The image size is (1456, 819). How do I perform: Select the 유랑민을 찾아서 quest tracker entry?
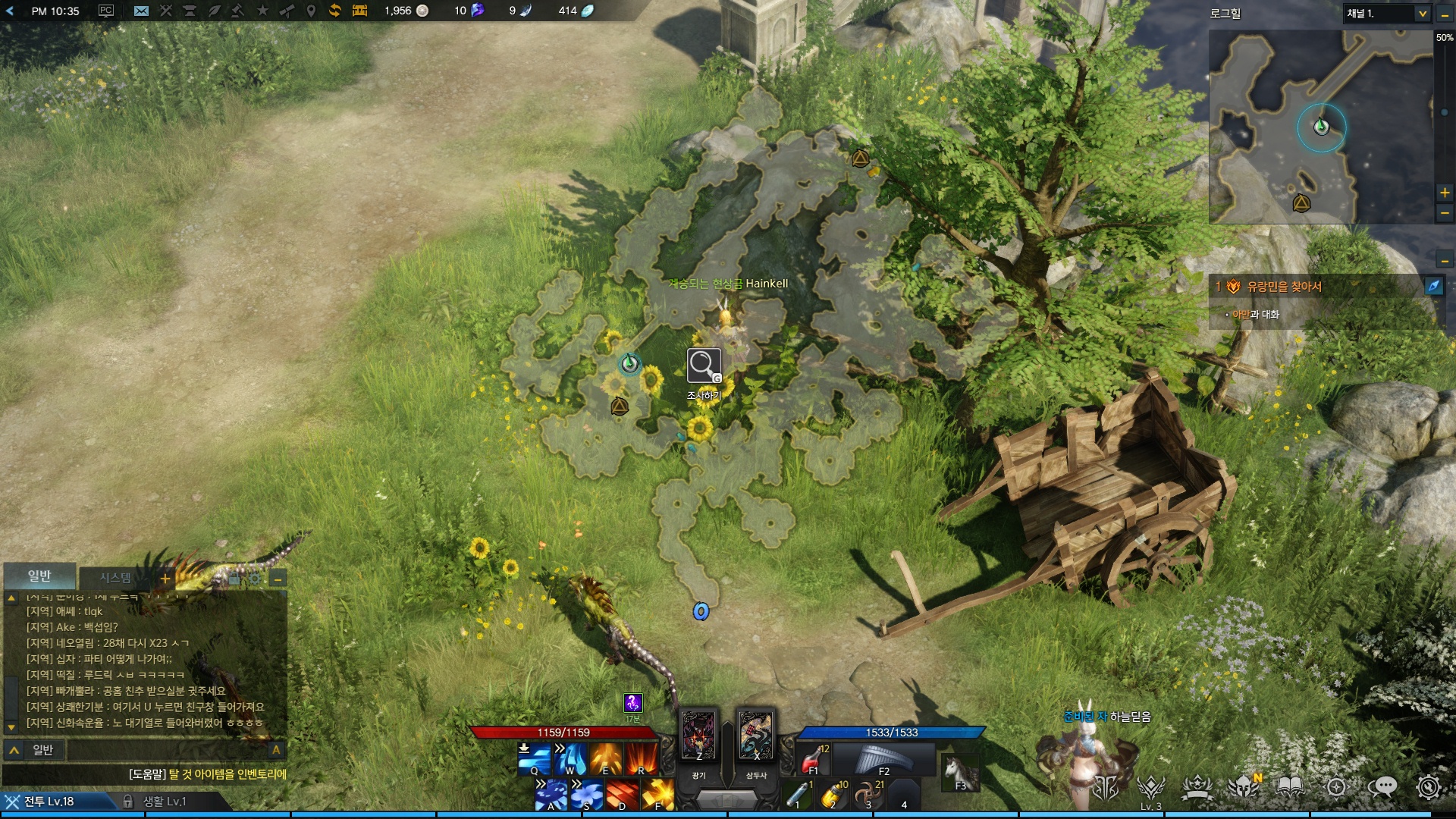click(x=1284, y=287)
